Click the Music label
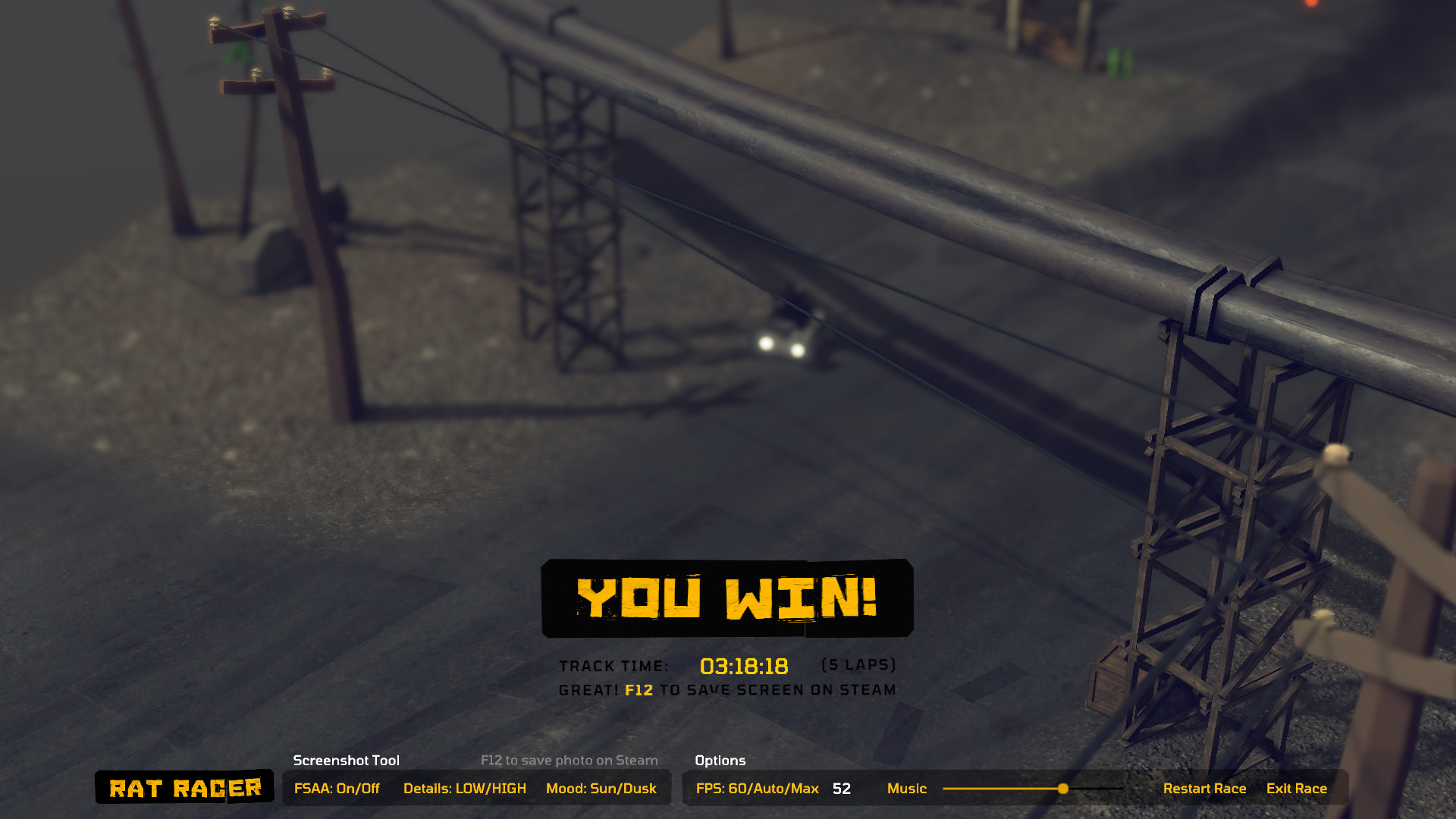The height and width of the screenshot is (819, 1456). (908, 789)
